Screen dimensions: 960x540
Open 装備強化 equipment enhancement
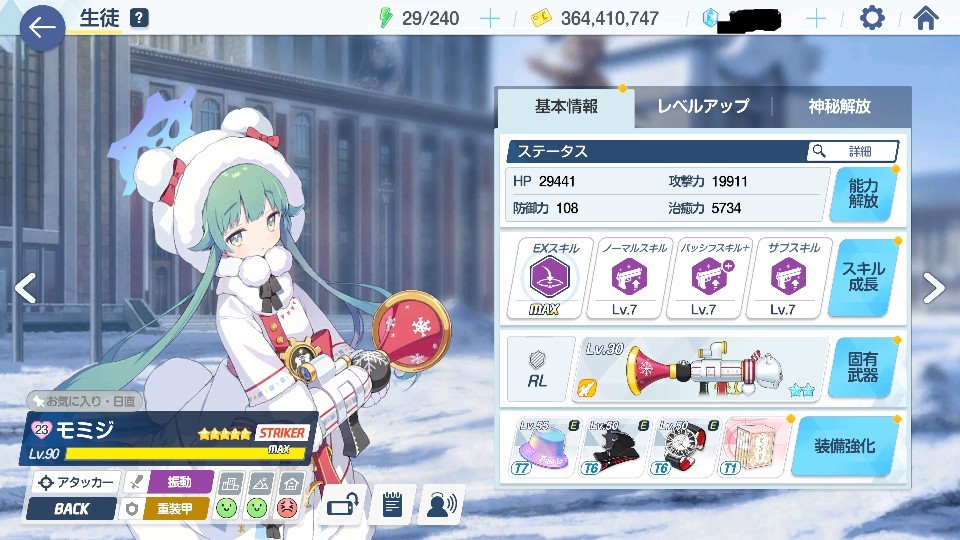click(x=846, y=446)
